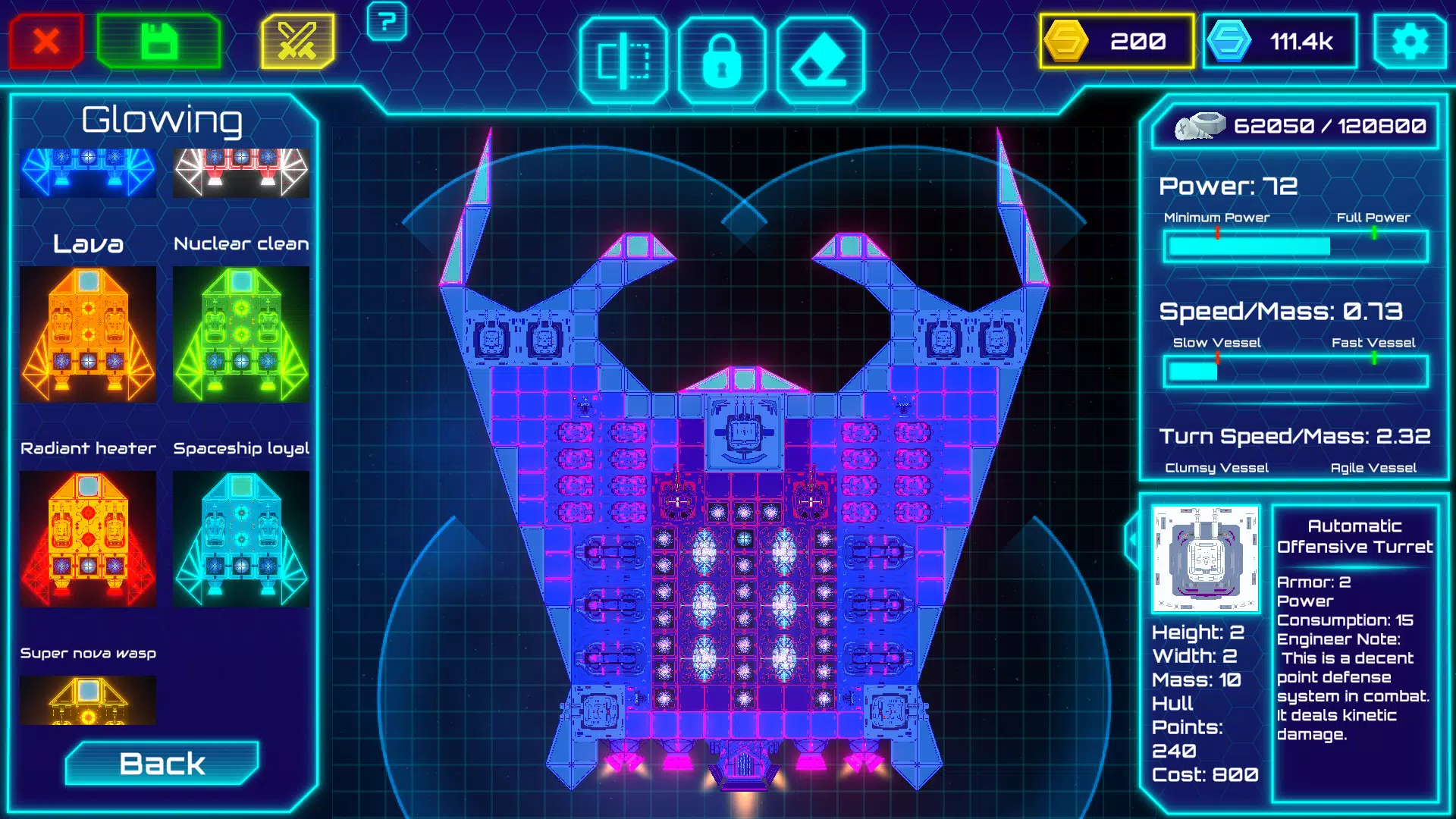The height and width of the screenshot is (819, 1456).
Task: Select the Glowing category header
Action: (x=163, y=119)
